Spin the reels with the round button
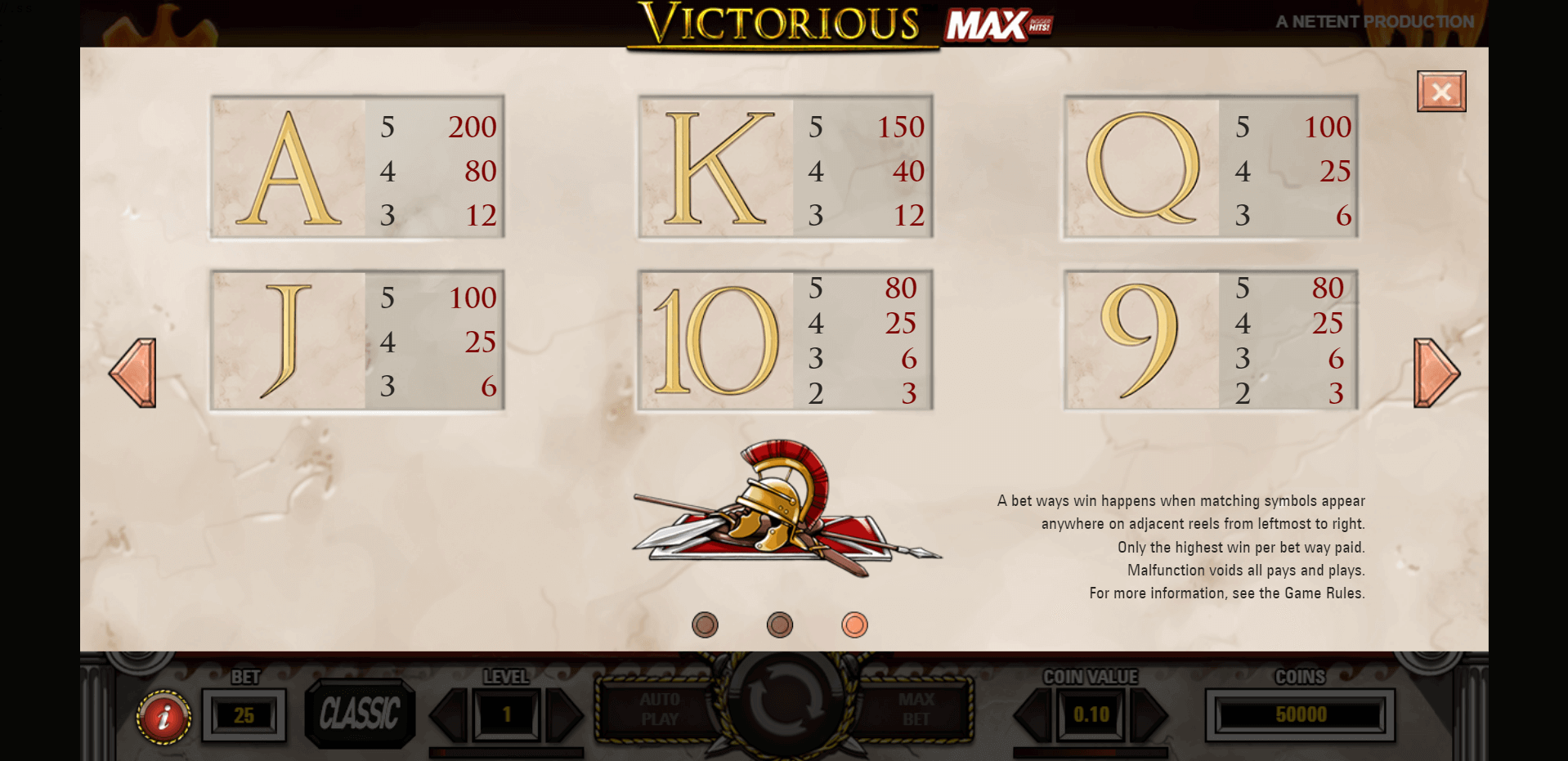Screen dimensions: 1568x761 (x=785, y=703)
